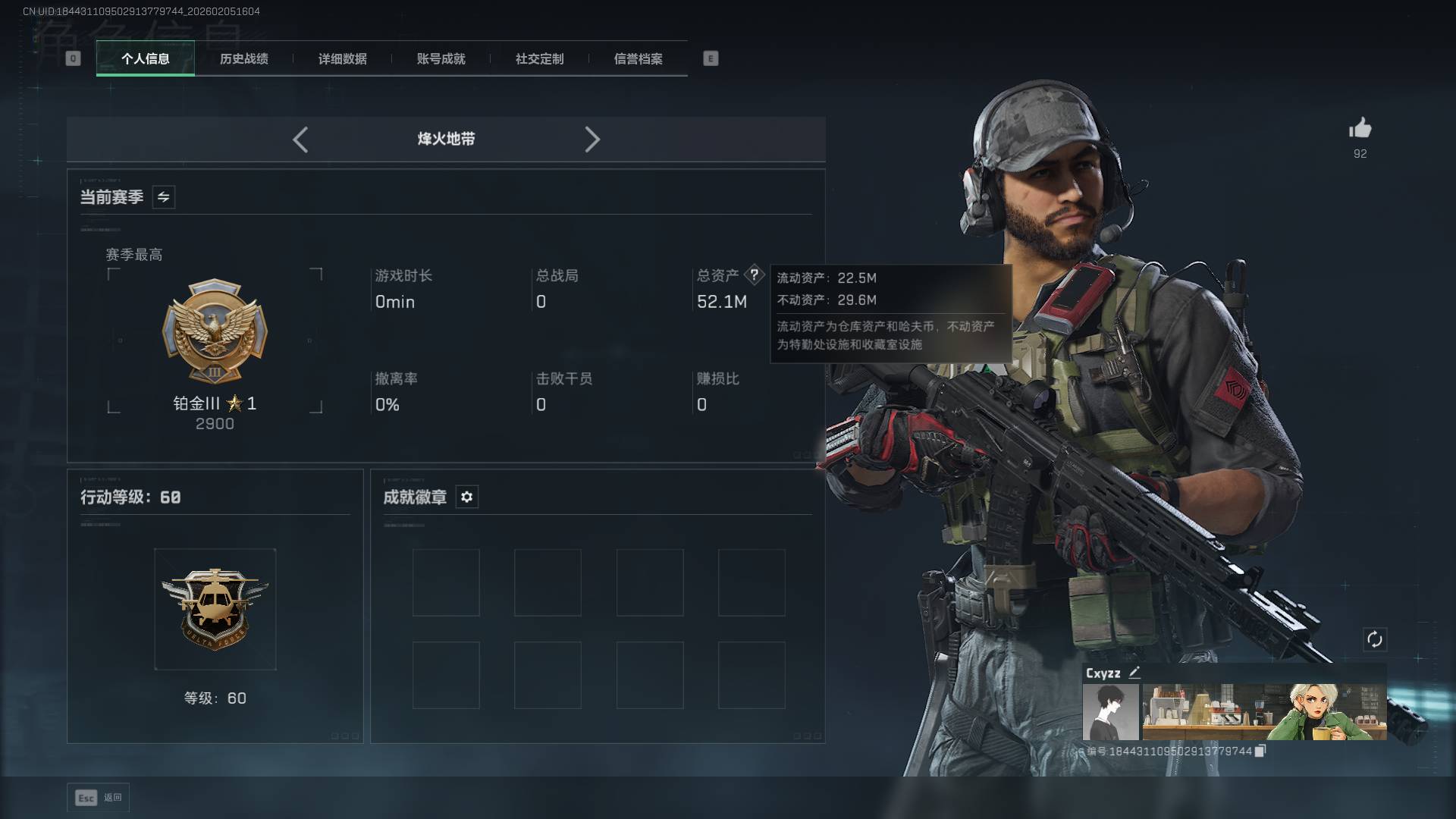Click the right arrow beside 烽火地带
Image resolution: width=1456 pixels, height=819 pixels.
(x=592, y=140)
